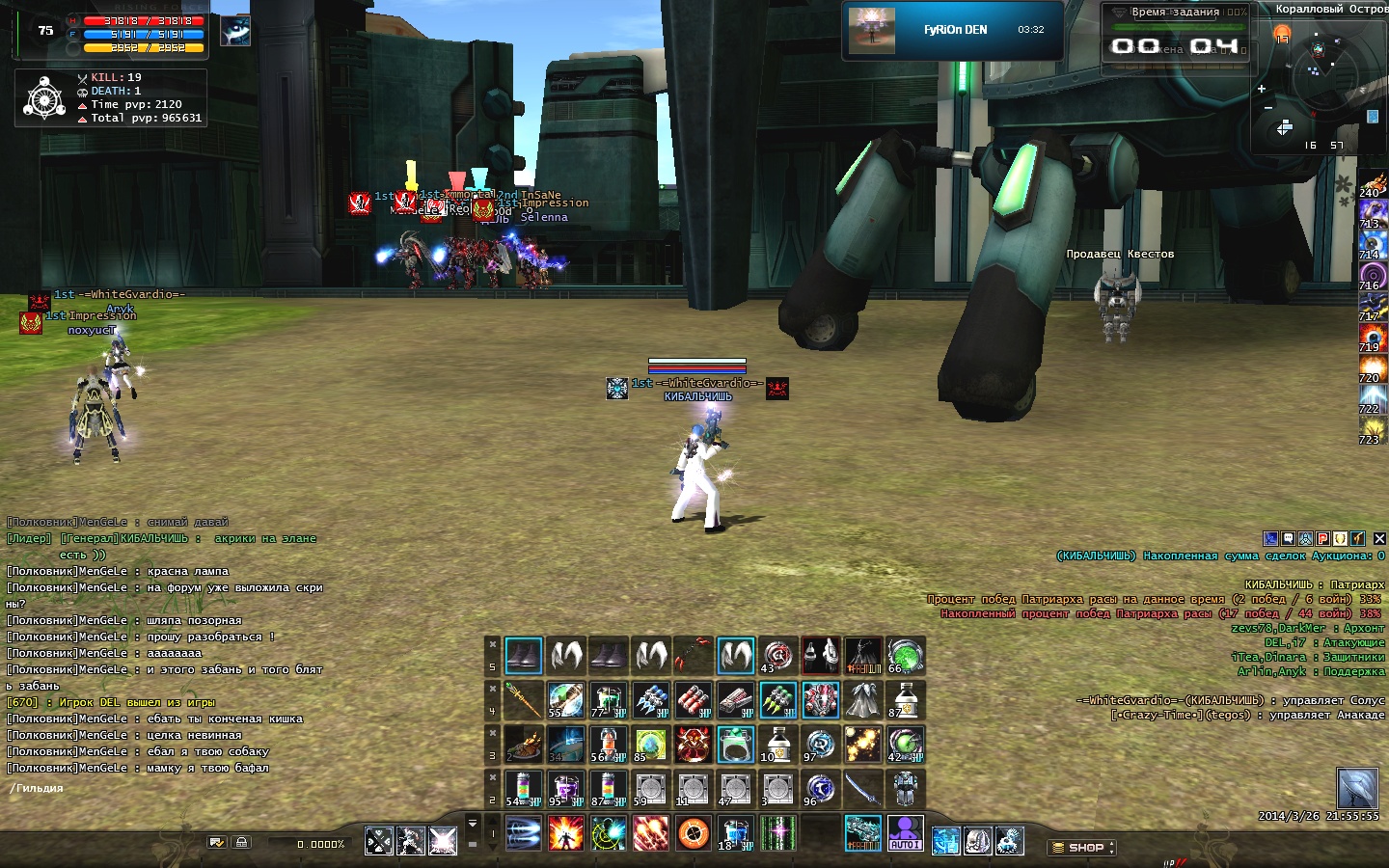Viewport: 1389px width, 868px height.
Task: Select the red demon mask hotbar icon
Action: tap(693, 745)
